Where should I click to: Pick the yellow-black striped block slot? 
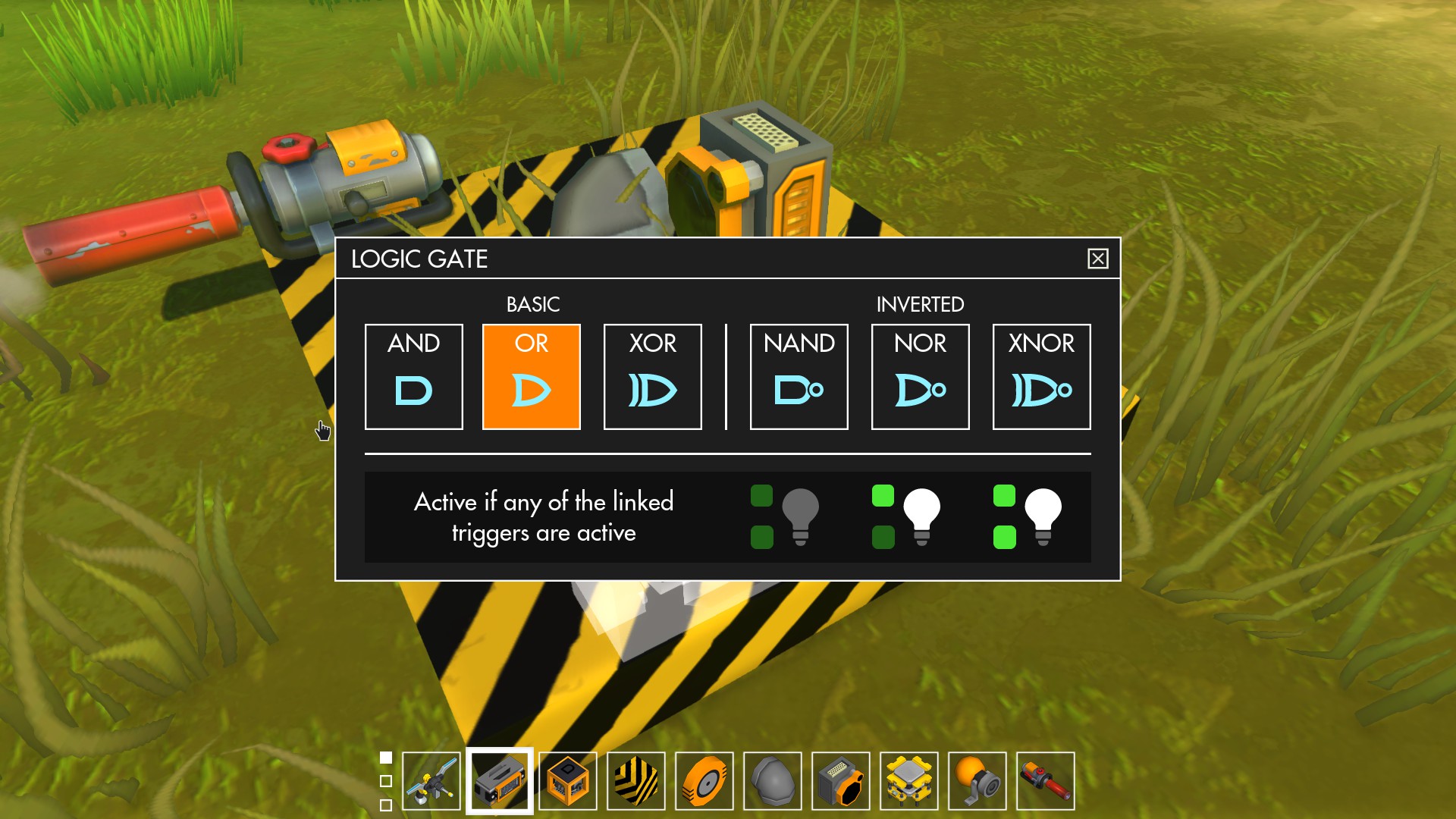pos(636,781)
